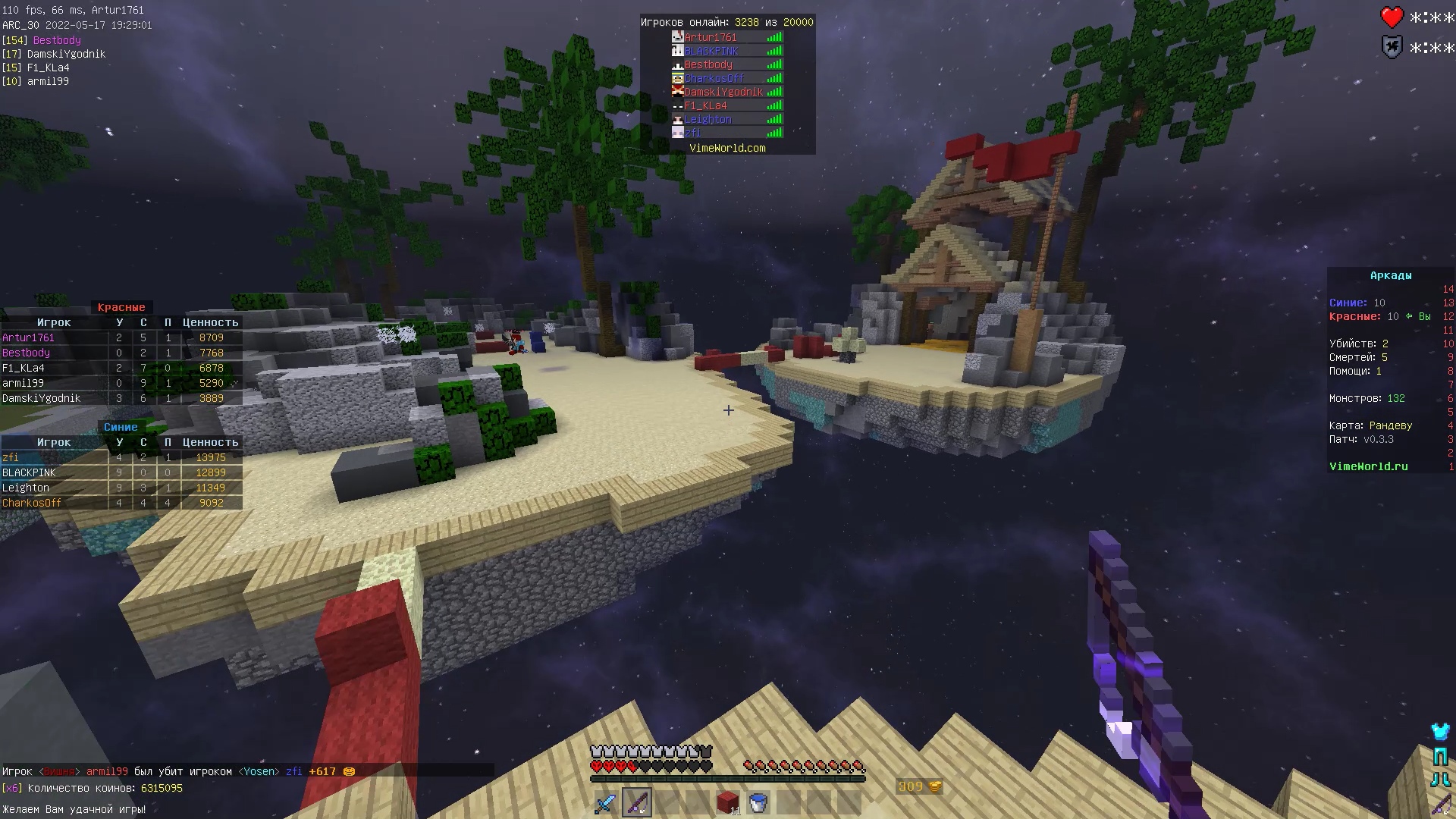Select player BLACKPINK in the online list
This screenshot has width=1456, height=819.
711,51
